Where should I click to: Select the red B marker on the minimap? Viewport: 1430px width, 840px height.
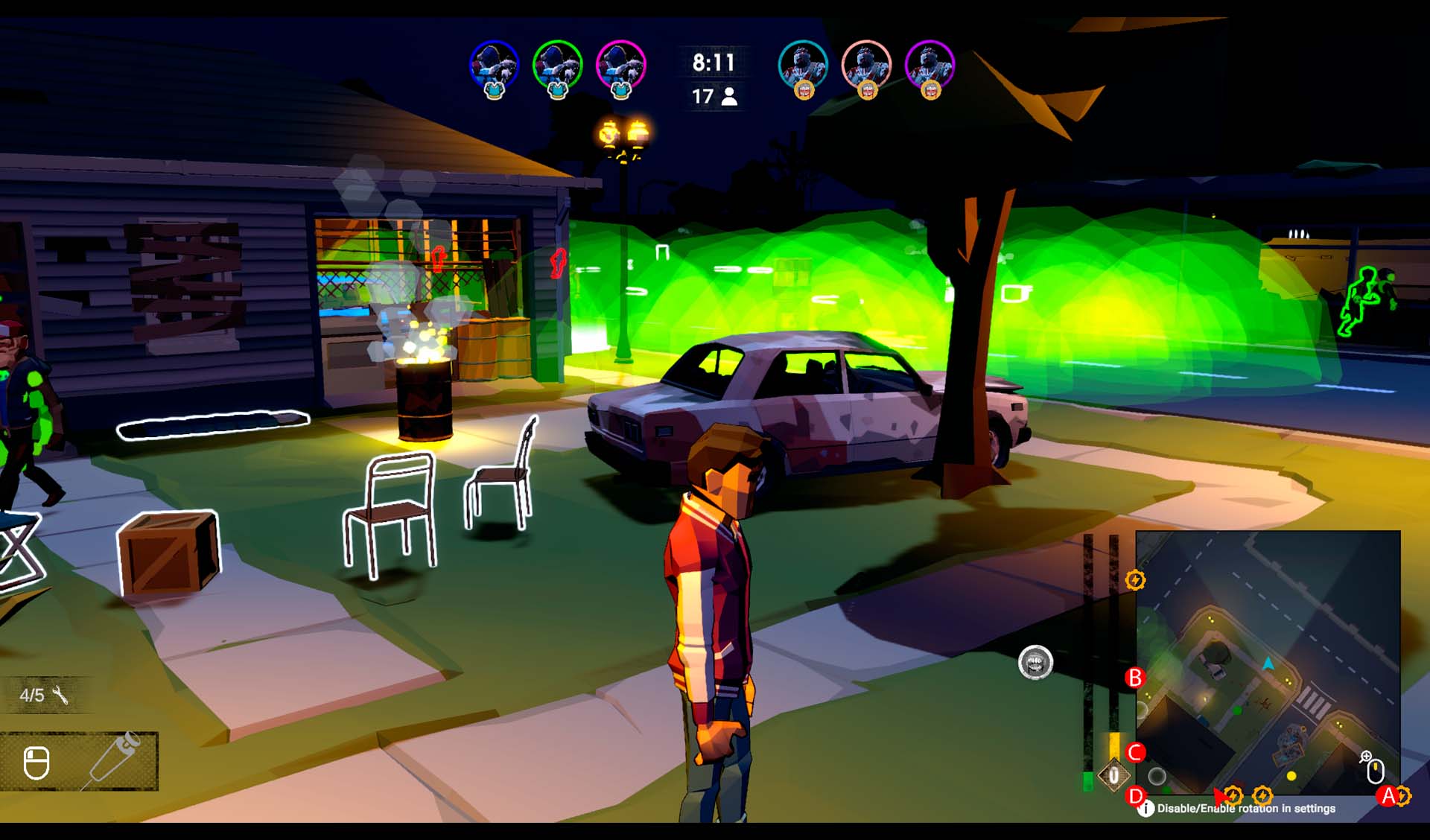[1135, 678]
